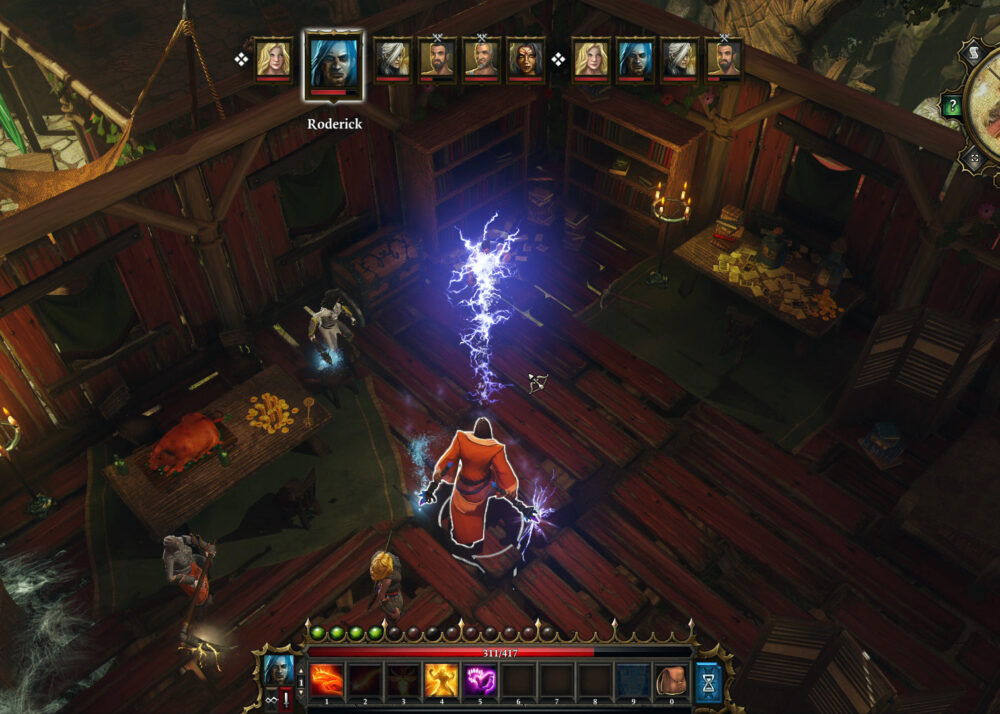This screenshot has width=1000, height=714.
Task: Switch to the next hotbar page with down arrow
Action: (300, 692)
